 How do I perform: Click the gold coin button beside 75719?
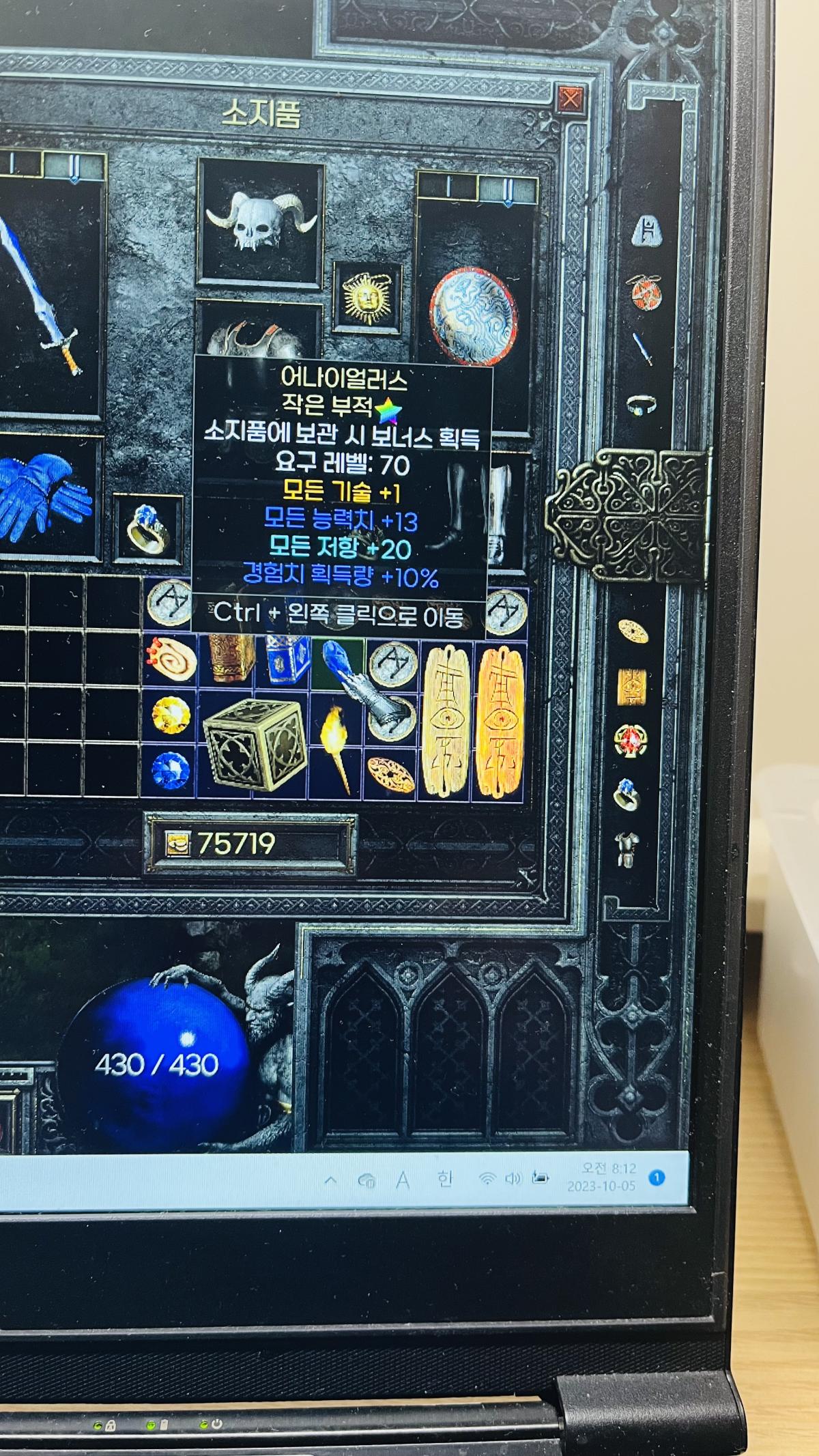[177, 844]
